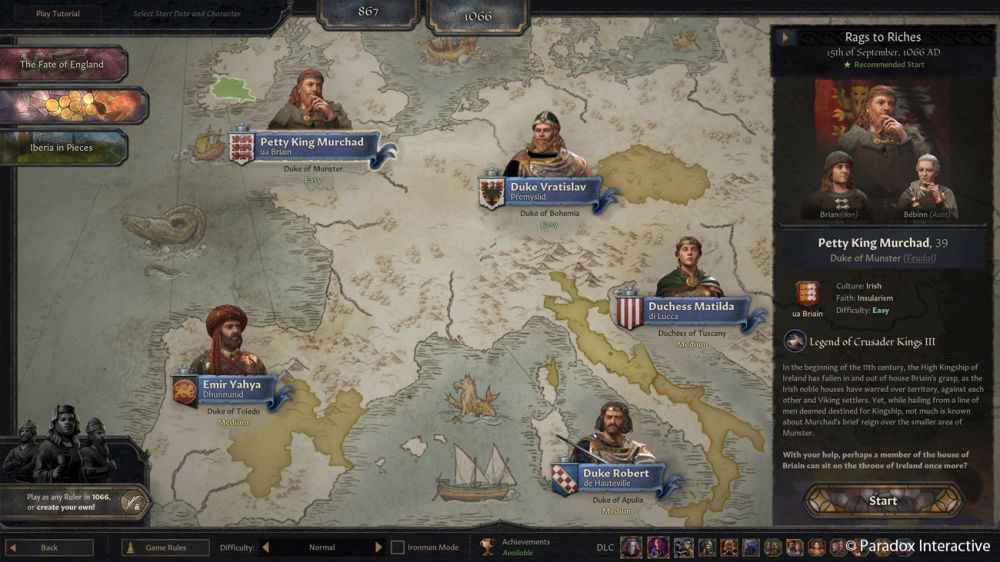Open the Game Rules
This screenshot has width=1000, height=562.
[165, 547]
